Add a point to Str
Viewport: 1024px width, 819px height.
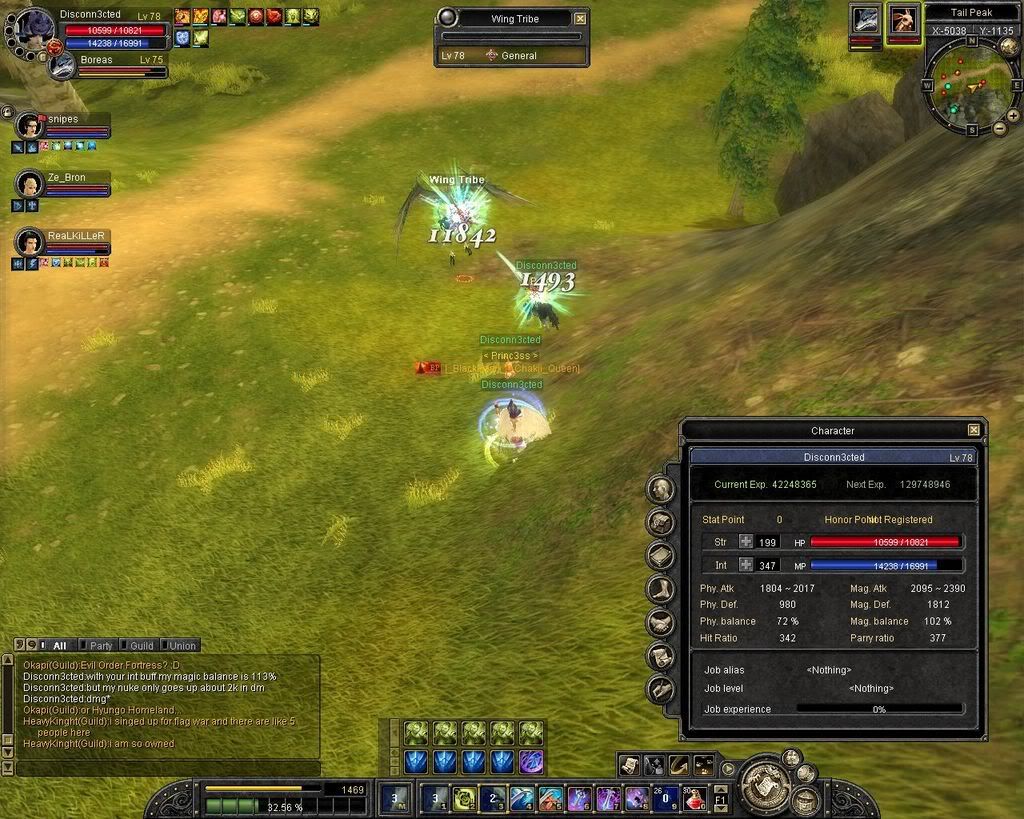pos(746,542)
